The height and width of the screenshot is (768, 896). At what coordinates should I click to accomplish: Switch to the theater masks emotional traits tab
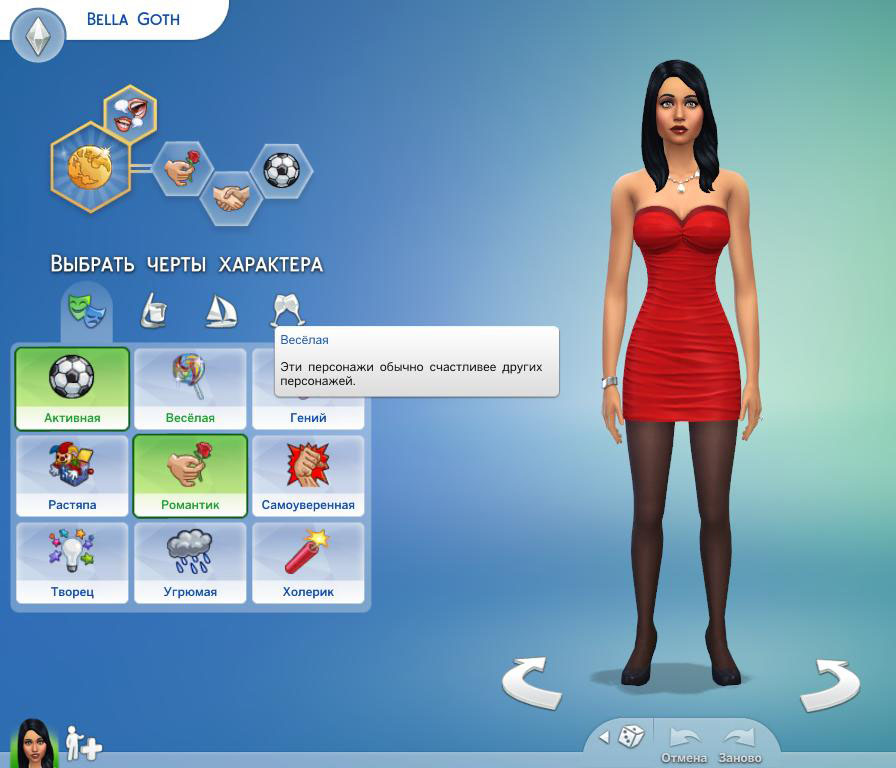86,308
